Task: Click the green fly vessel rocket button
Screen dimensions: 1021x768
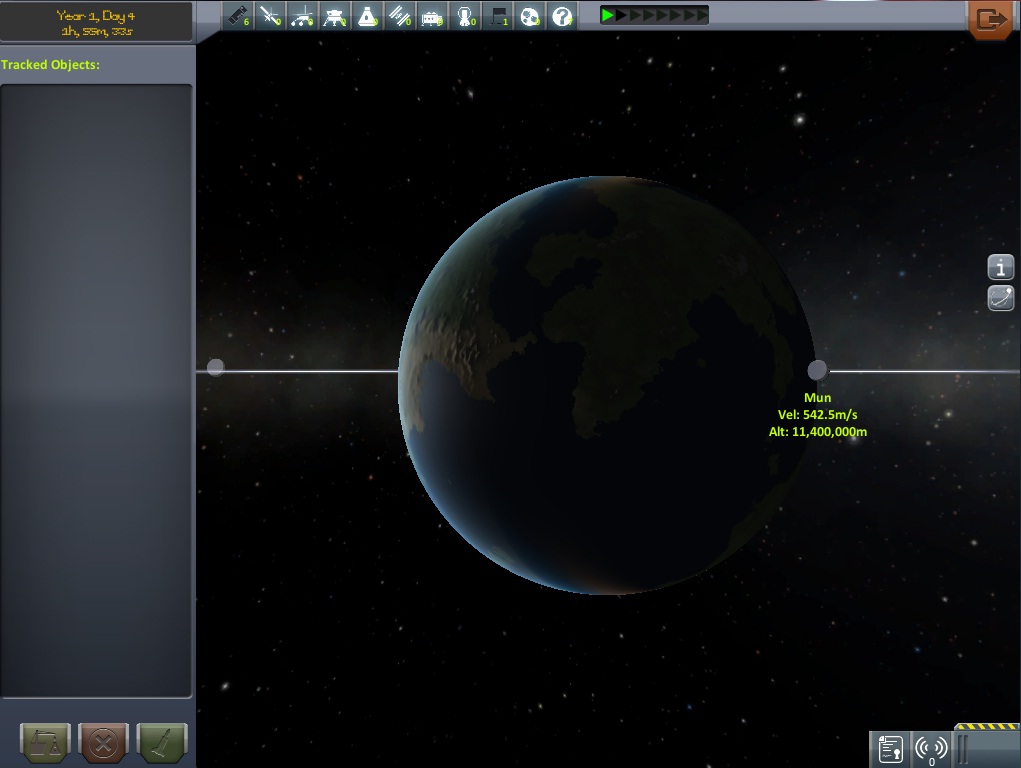Action: click(161, 744)
